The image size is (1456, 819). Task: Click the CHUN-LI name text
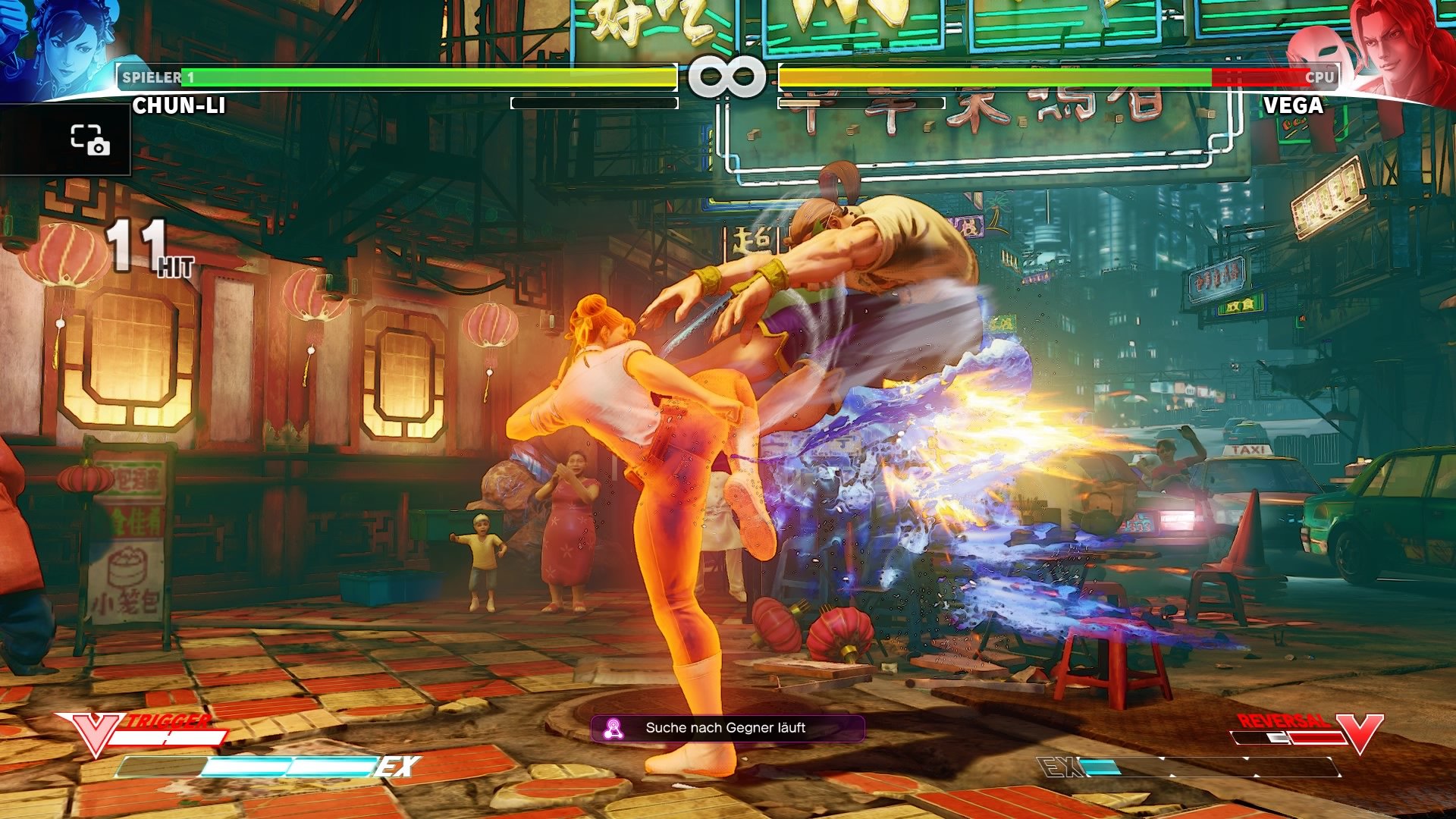pos(178,106)
